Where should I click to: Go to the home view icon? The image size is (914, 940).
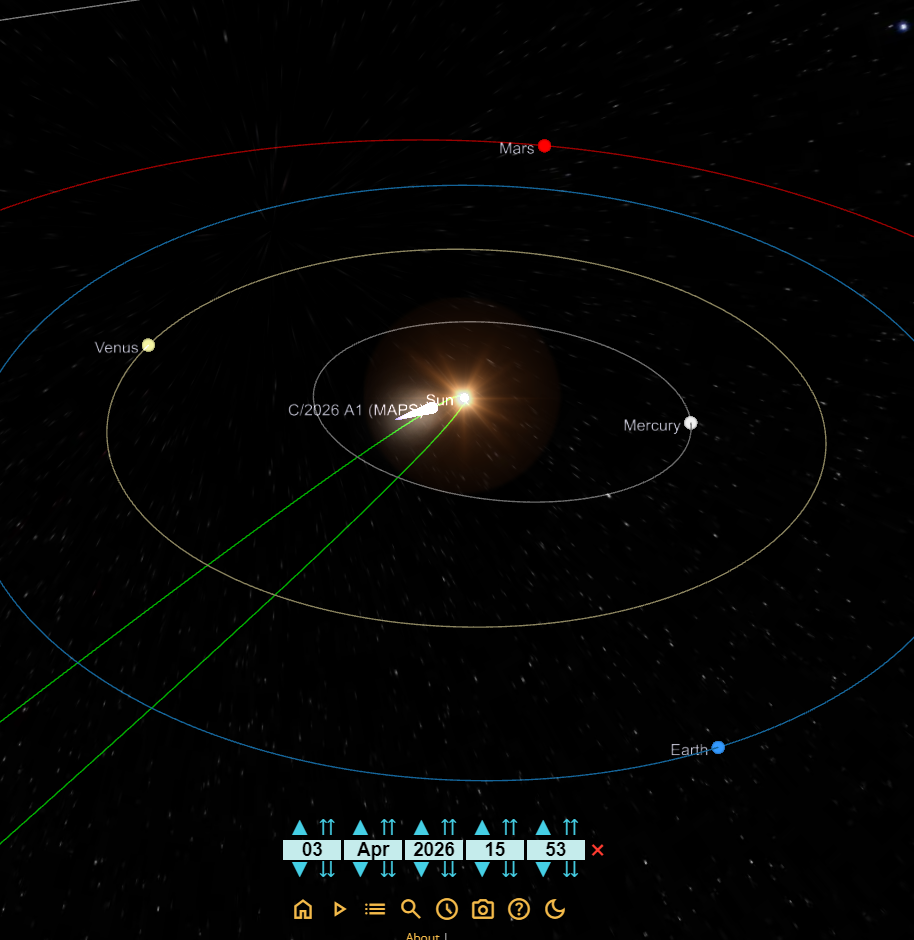click(303, 909)
